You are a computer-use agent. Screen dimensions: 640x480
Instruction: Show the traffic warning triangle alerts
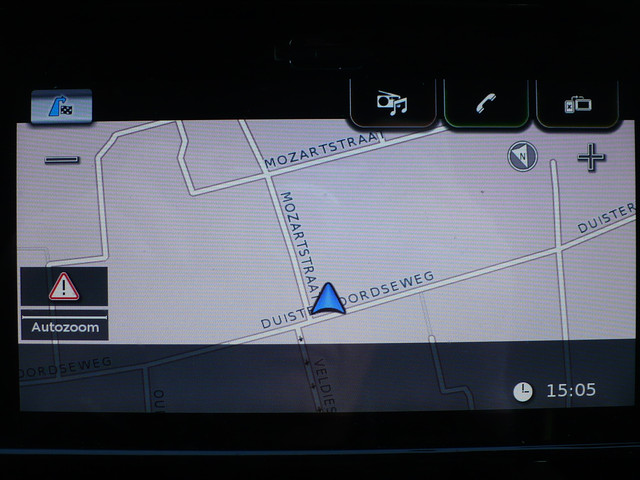[64, 287]
